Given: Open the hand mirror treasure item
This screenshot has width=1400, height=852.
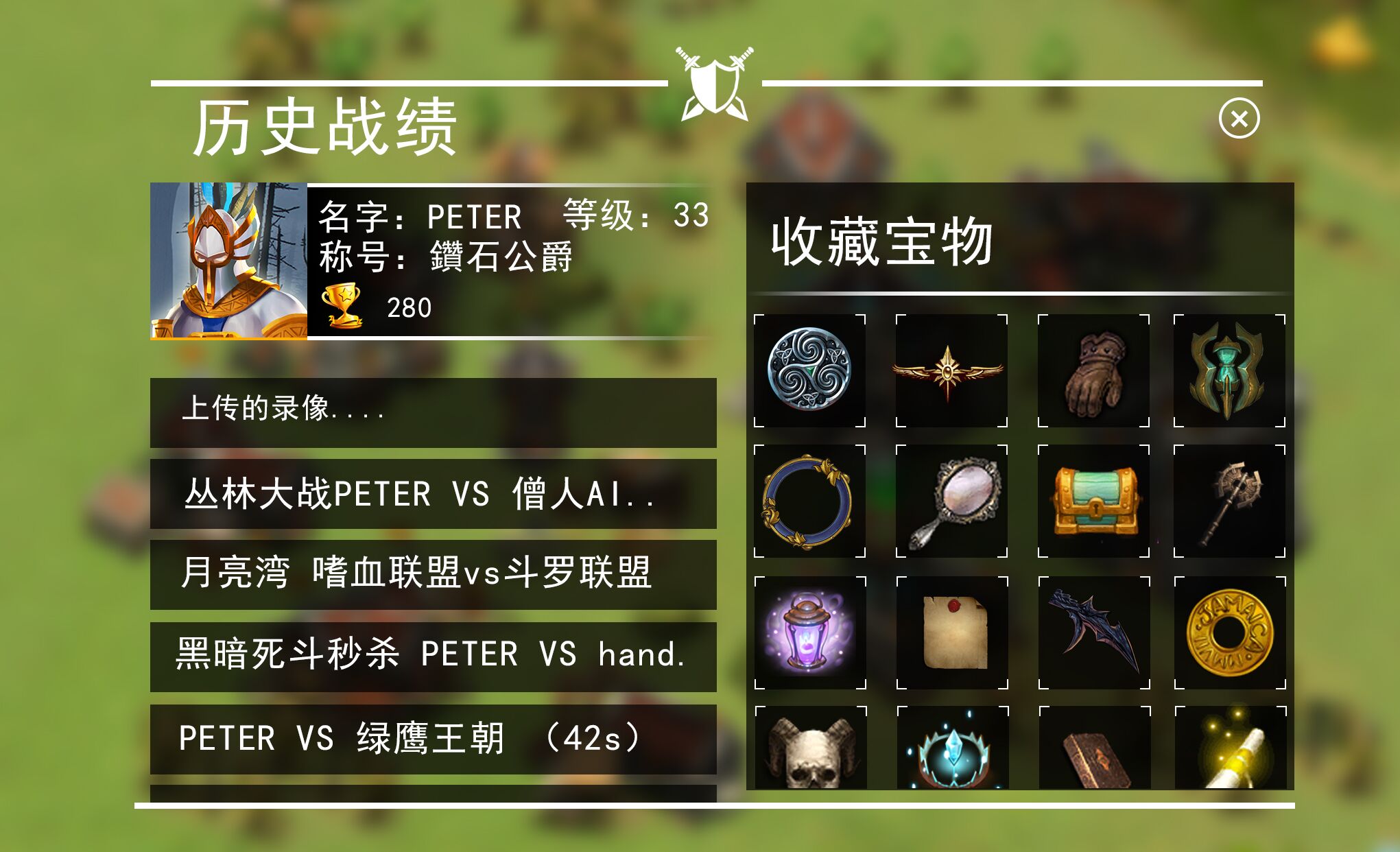Looking at the screenshot, I should click(951, 502).
